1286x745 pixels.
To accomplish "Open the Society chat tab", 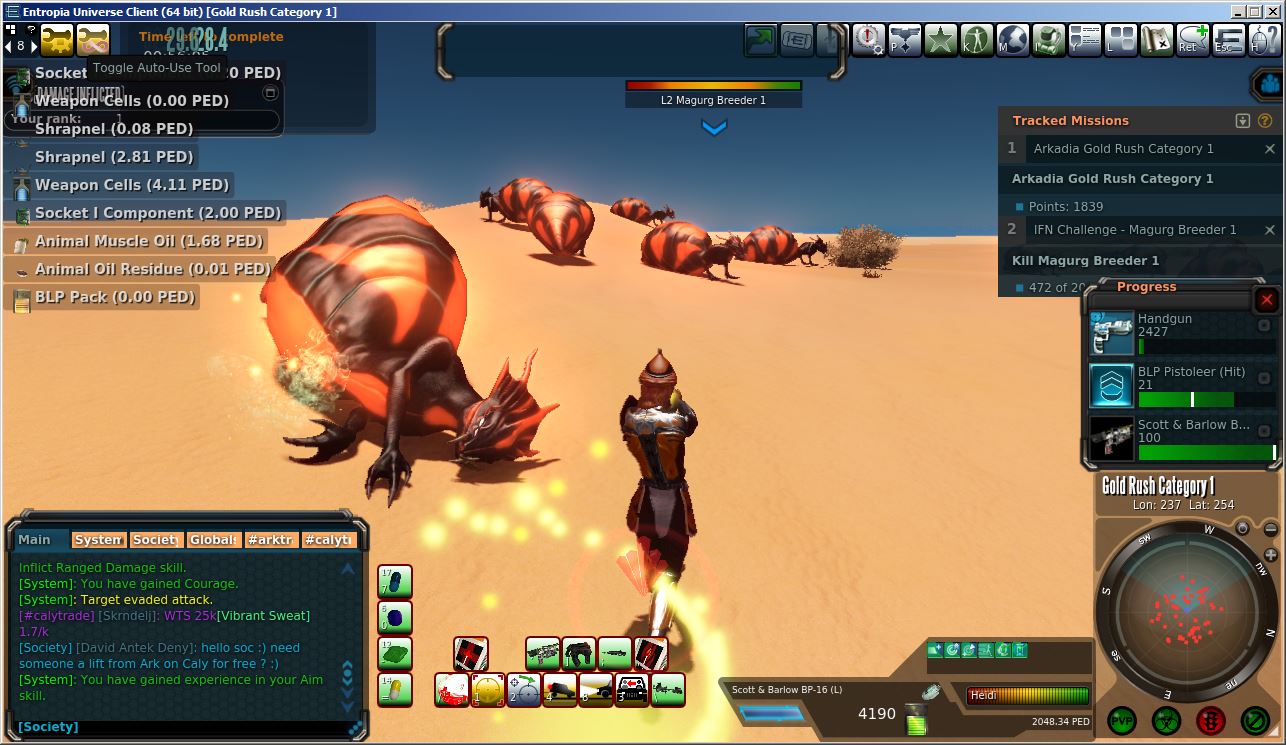I will pos(156,540).
